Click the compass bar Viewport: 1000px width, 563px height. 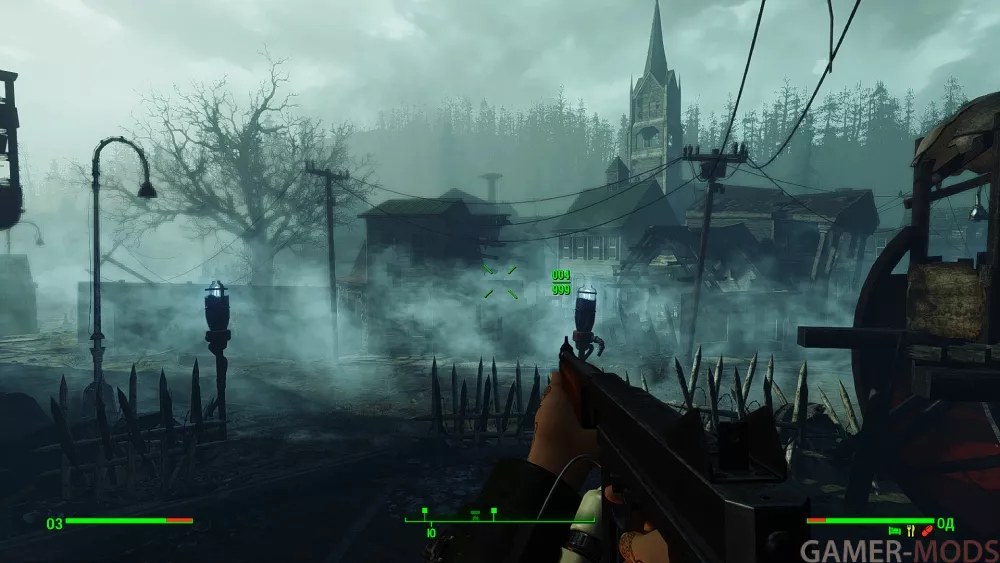coord(499,520)
